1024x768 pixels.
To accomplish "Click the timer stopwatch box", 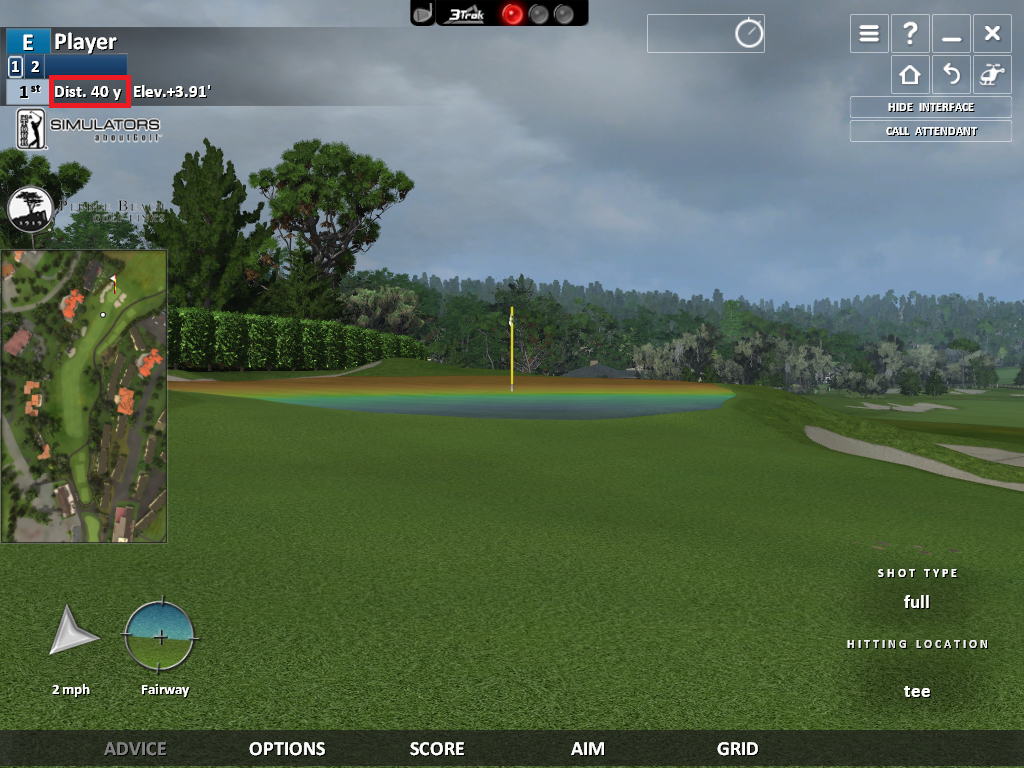I will pos(706,34).
